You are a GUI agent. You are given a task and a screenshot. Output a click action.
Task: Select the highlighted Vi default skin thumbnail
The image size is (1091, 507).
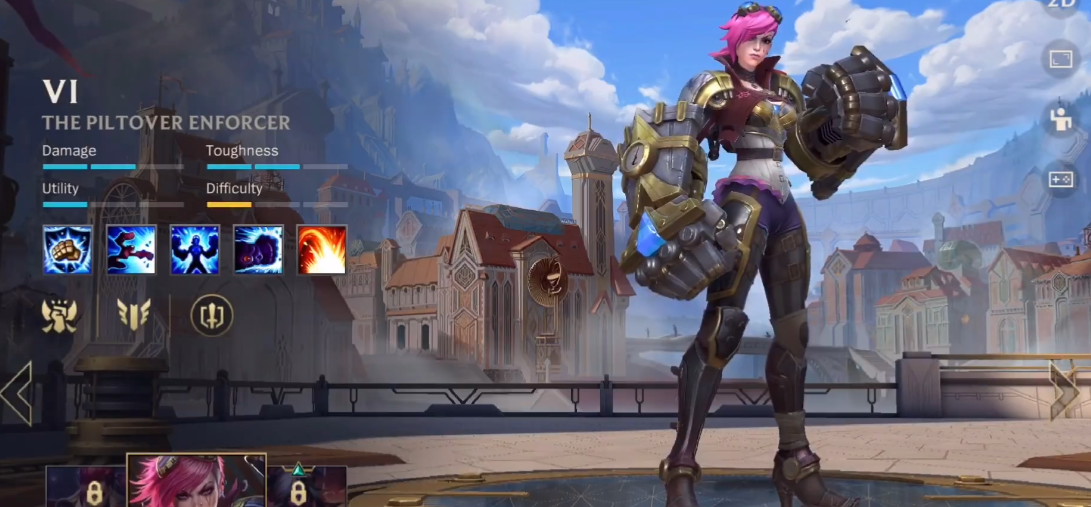(197, 482)
